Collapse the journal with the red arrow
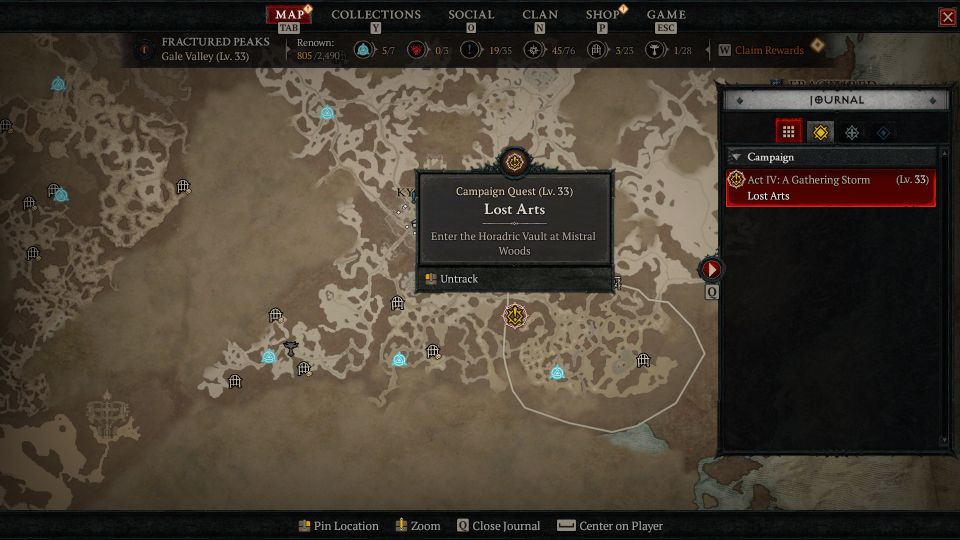Viewport: 960px width, 540px height. click(x=711, y=269)
